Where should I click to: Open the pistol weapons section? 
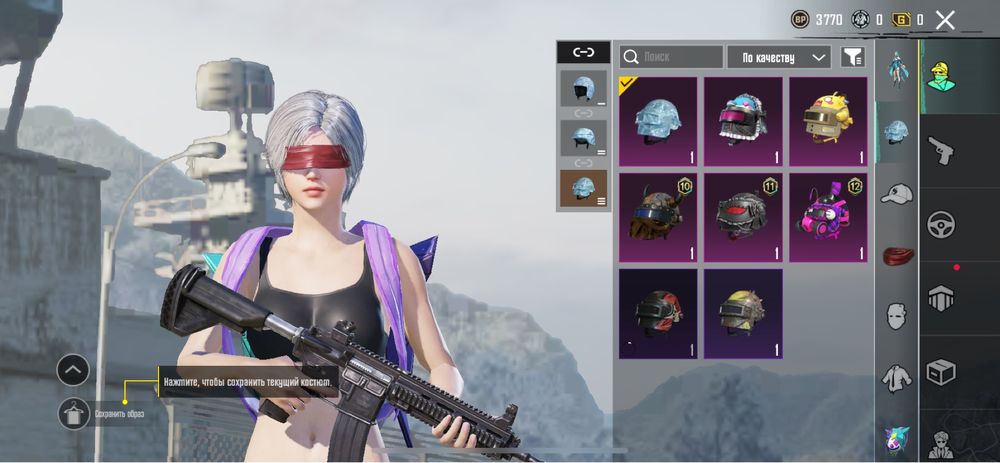[x=940, y=150]
